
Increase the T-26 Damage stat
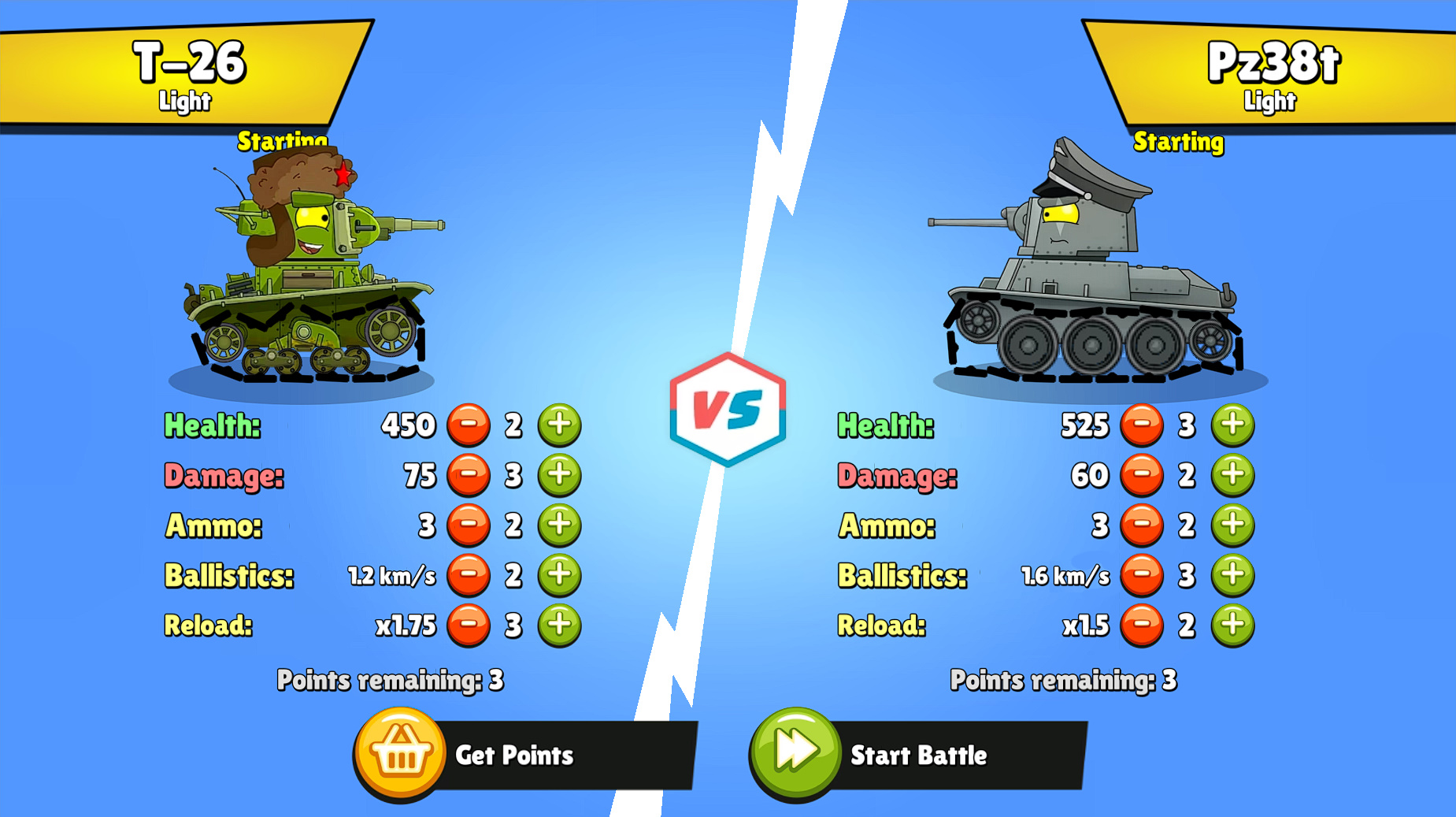[x=559, y=475]
